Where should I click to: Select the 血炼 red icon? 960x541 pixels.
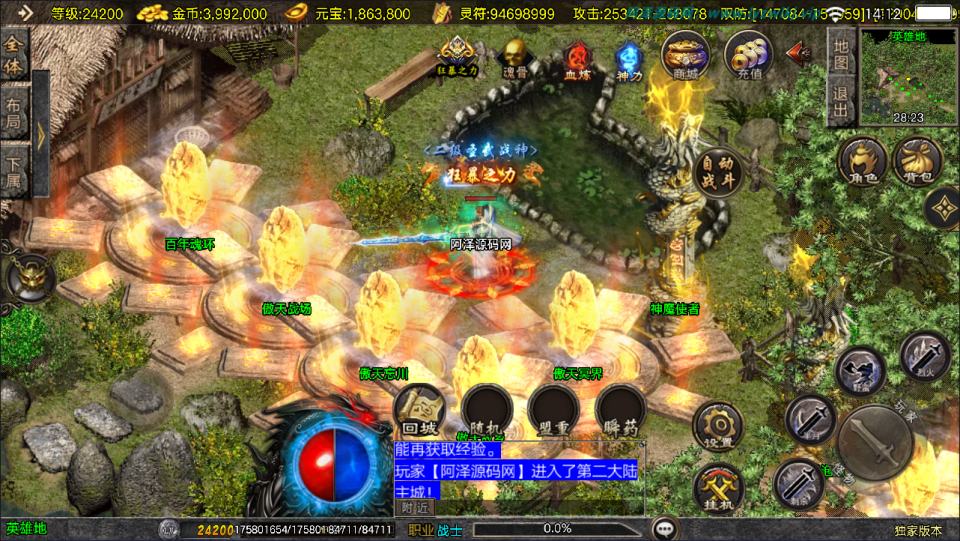tap(577, 56)
